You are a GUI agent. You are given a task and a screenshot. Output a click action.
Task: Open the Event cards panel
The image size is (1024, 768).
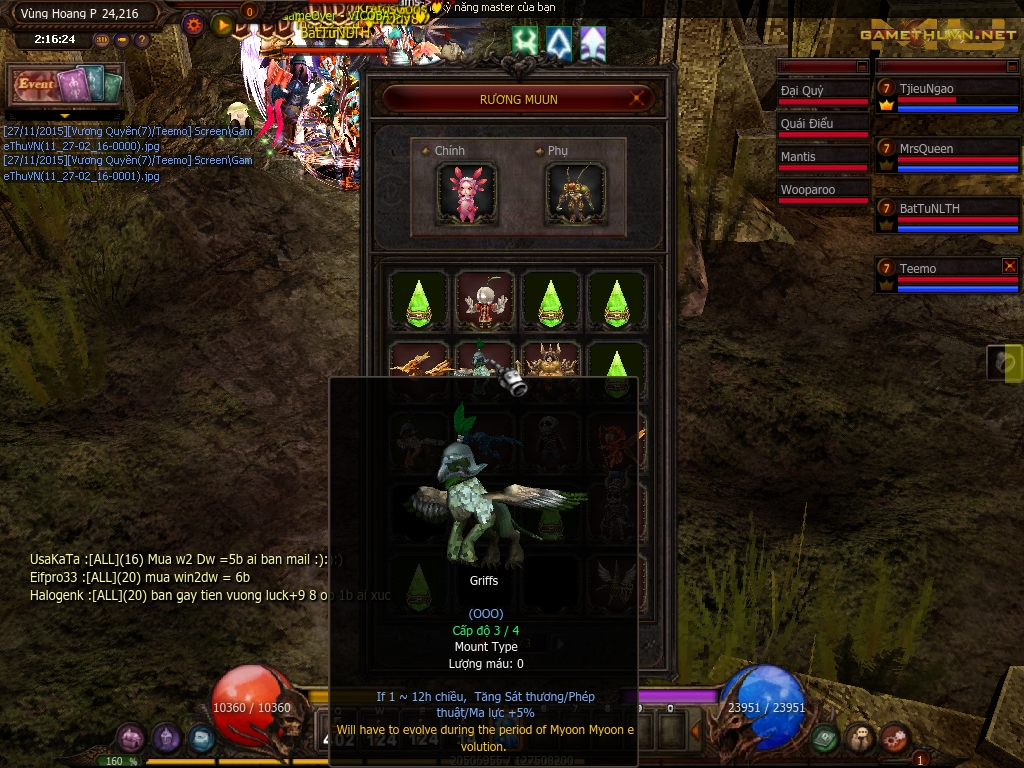pos(66,85)
